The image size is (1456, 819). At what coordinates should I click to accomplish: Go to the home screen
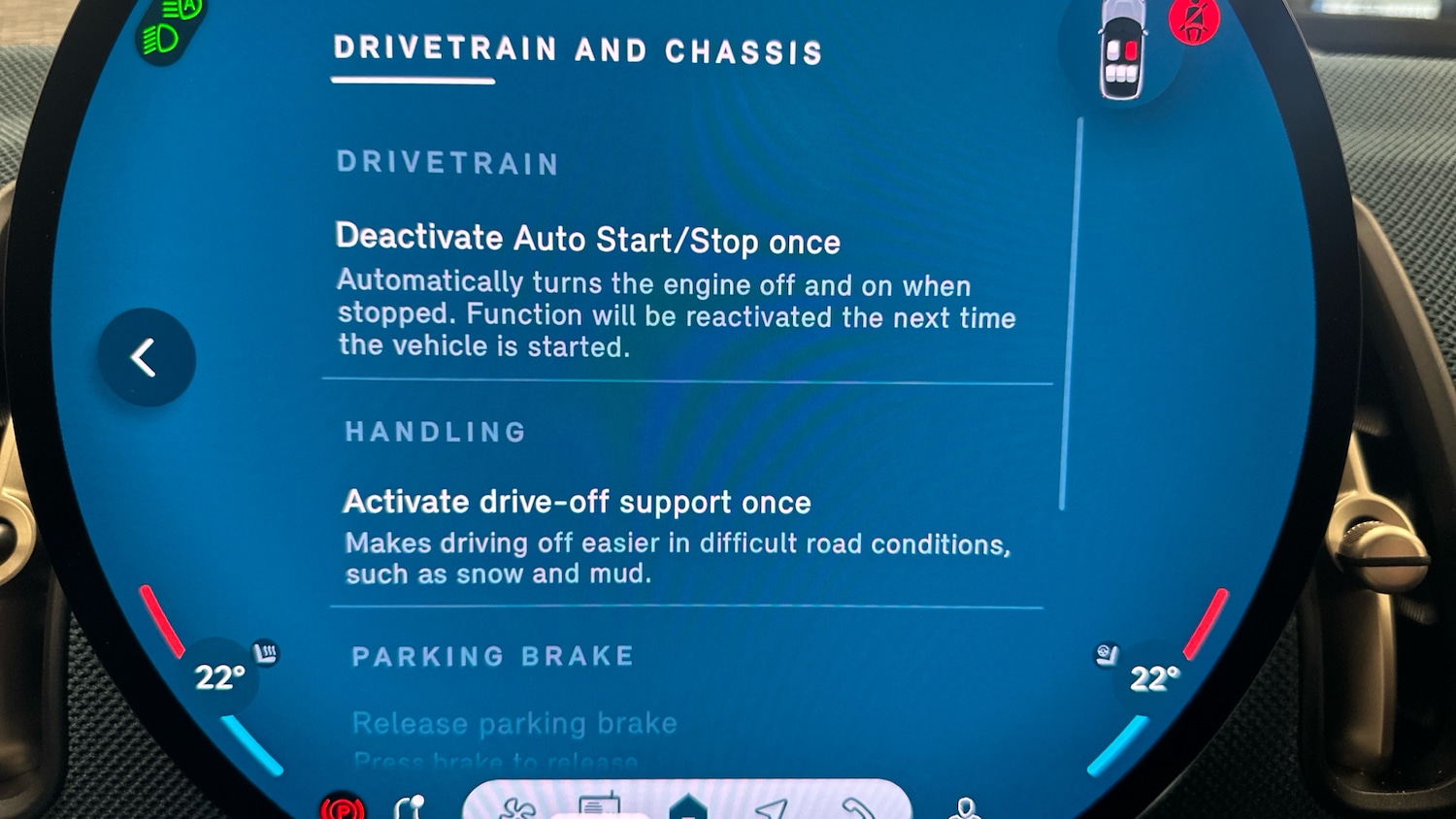tap(687, 806)
